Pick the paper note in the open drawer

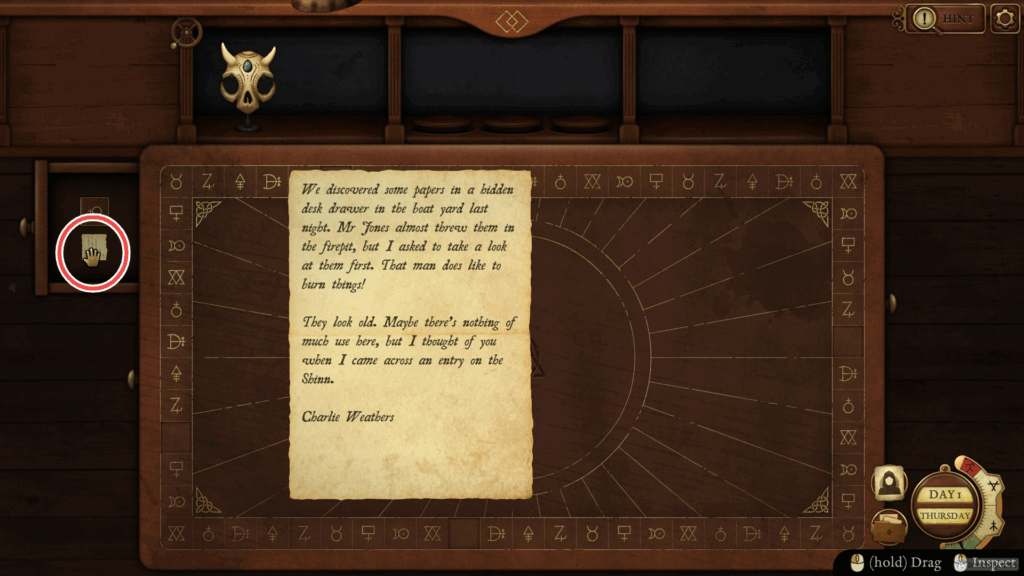[93, 250]
